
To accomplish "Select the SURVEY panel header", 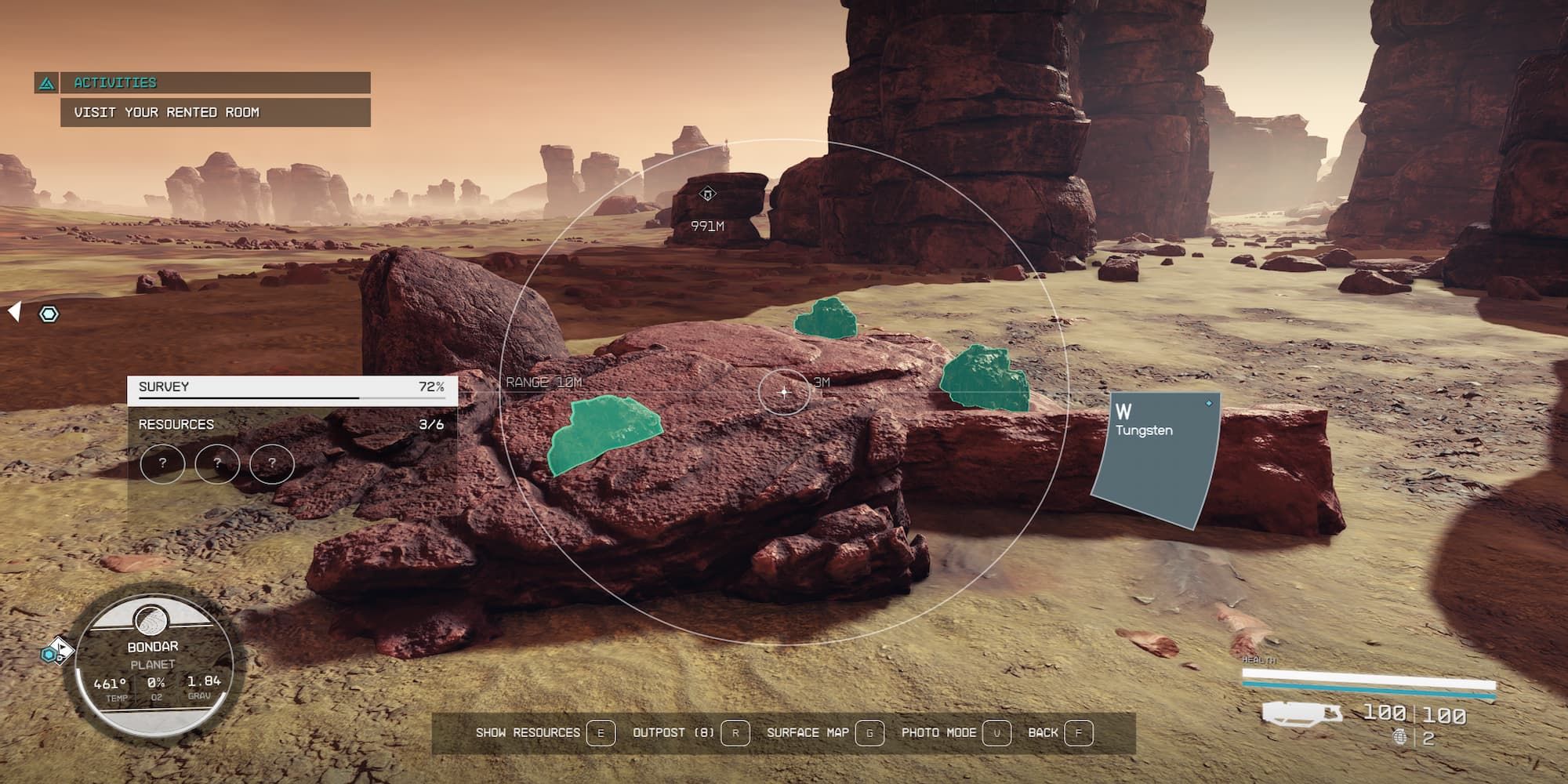I will pos(163,386).
